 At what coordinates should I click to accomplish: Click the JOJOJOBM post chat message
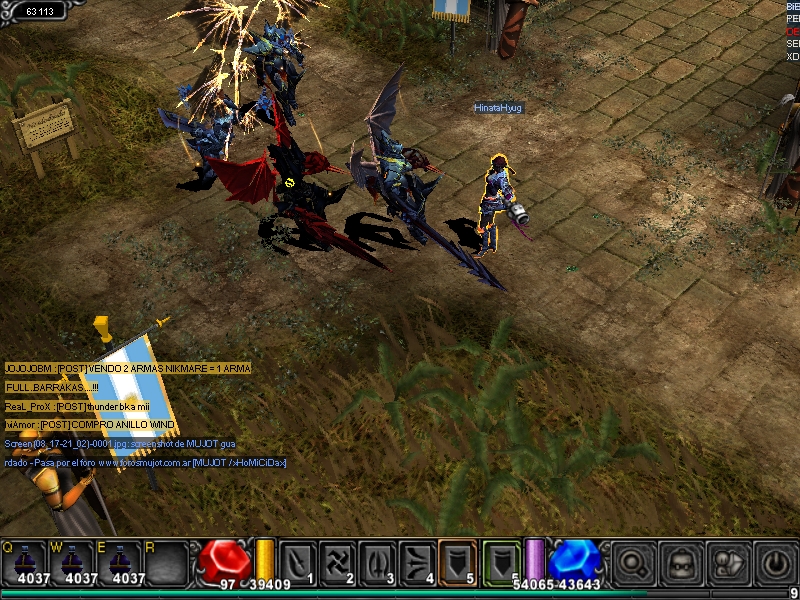tap(127, 369)
